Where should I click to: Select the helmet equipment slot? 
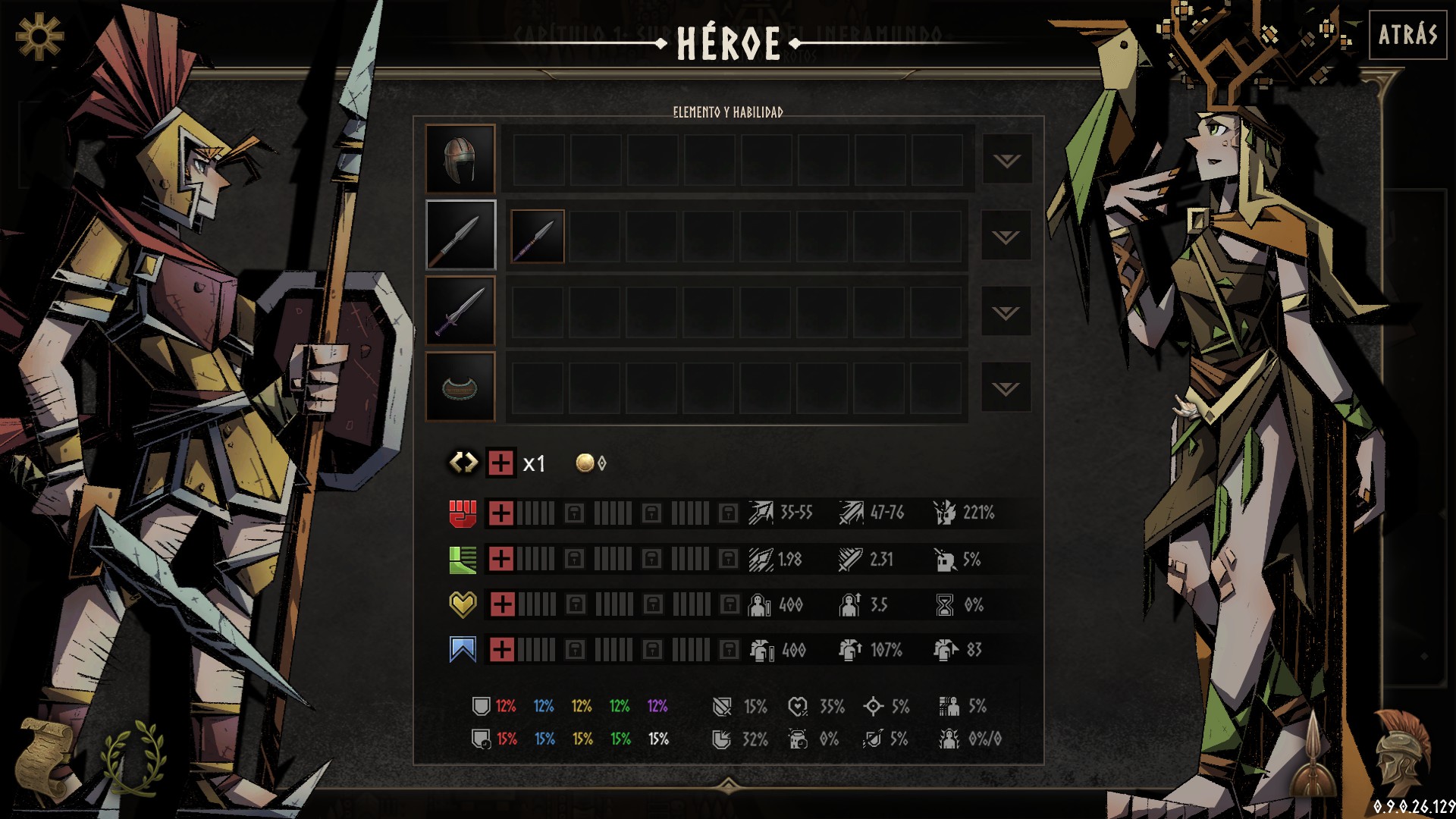(460, 159)
